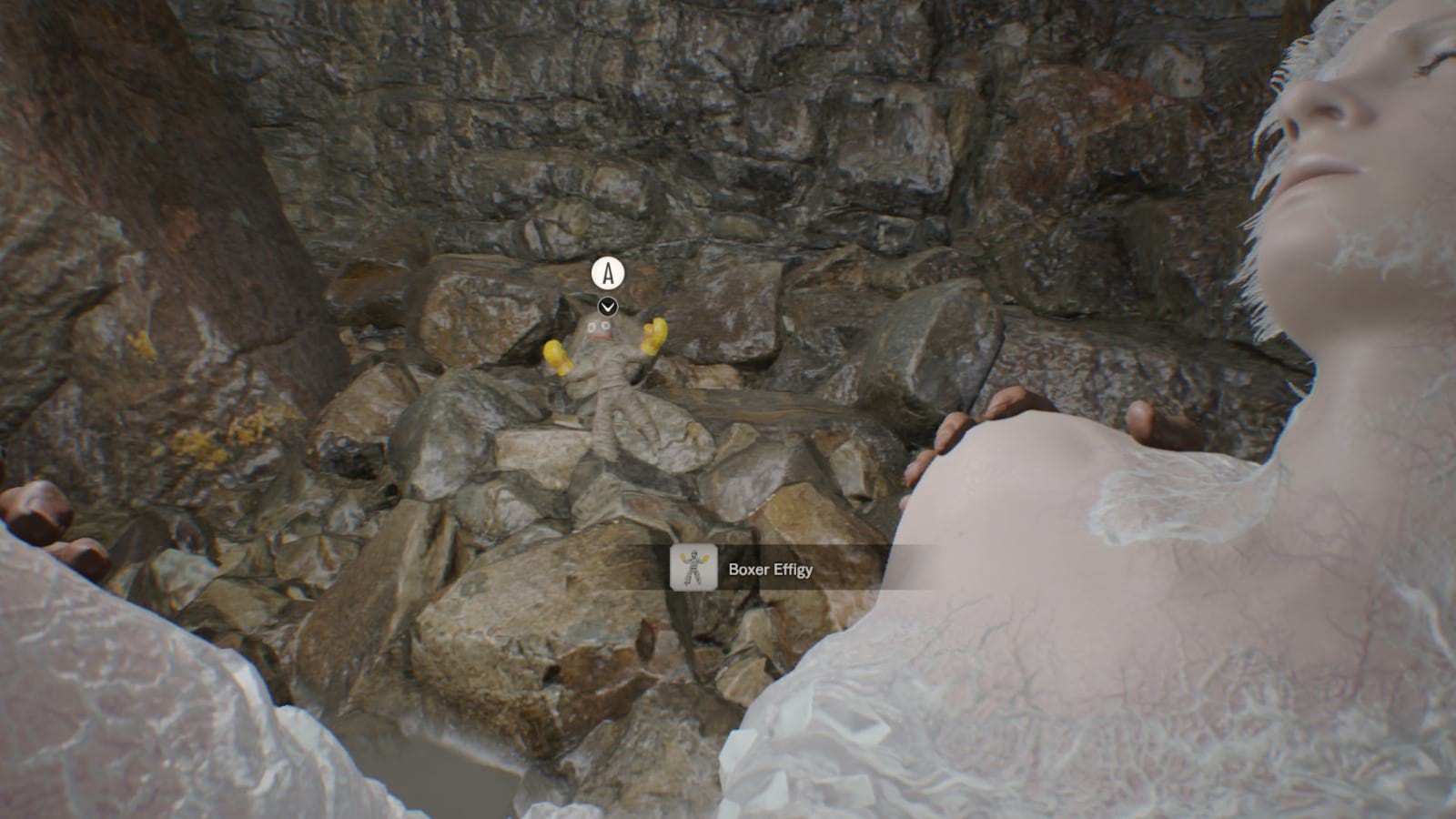Click the doll's bandaged torso
Screen dimensions: 1456x819
point(605,396)
